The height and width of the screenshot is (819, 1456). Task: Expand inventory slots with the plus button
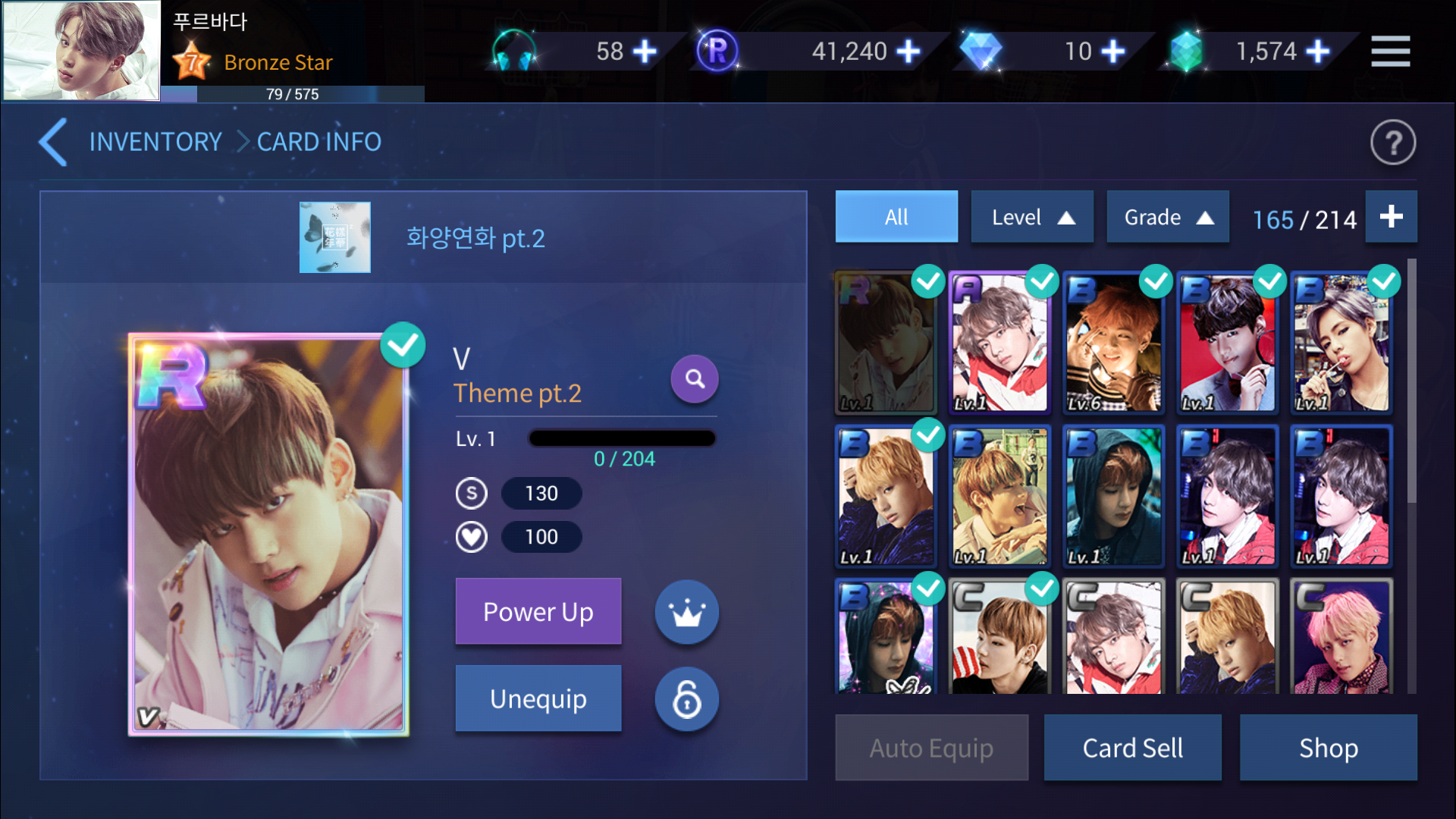pyautogui.click(x=1391, y=217)
